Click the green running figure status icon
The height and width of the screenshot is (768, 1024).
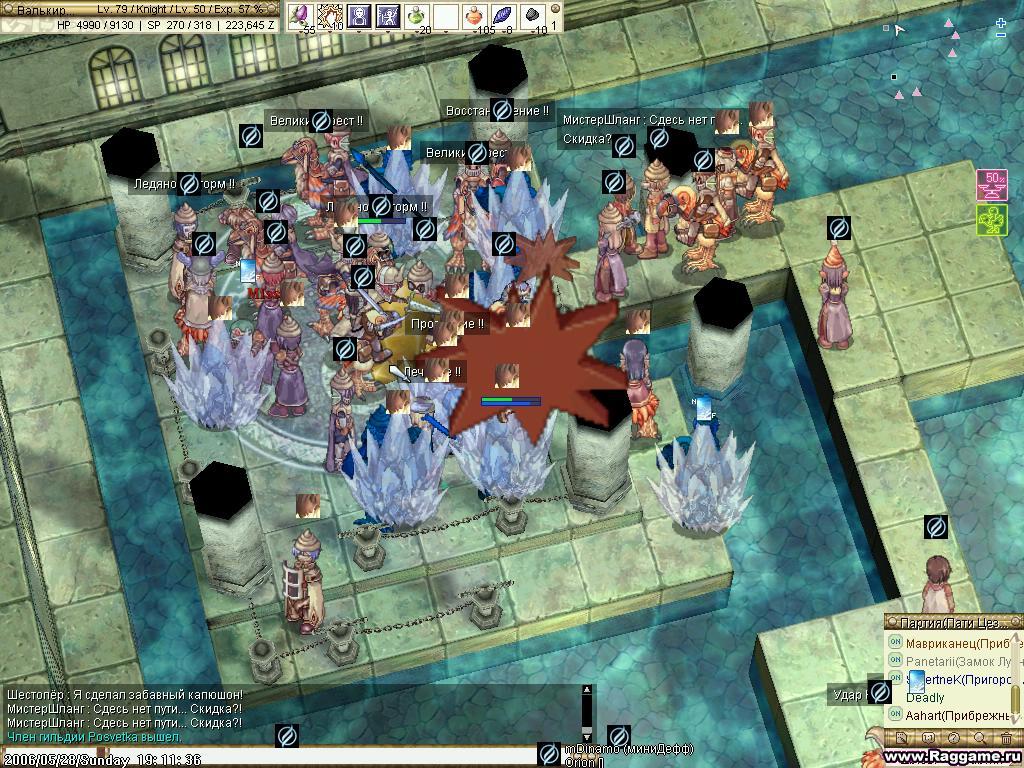tap(991, 220)
